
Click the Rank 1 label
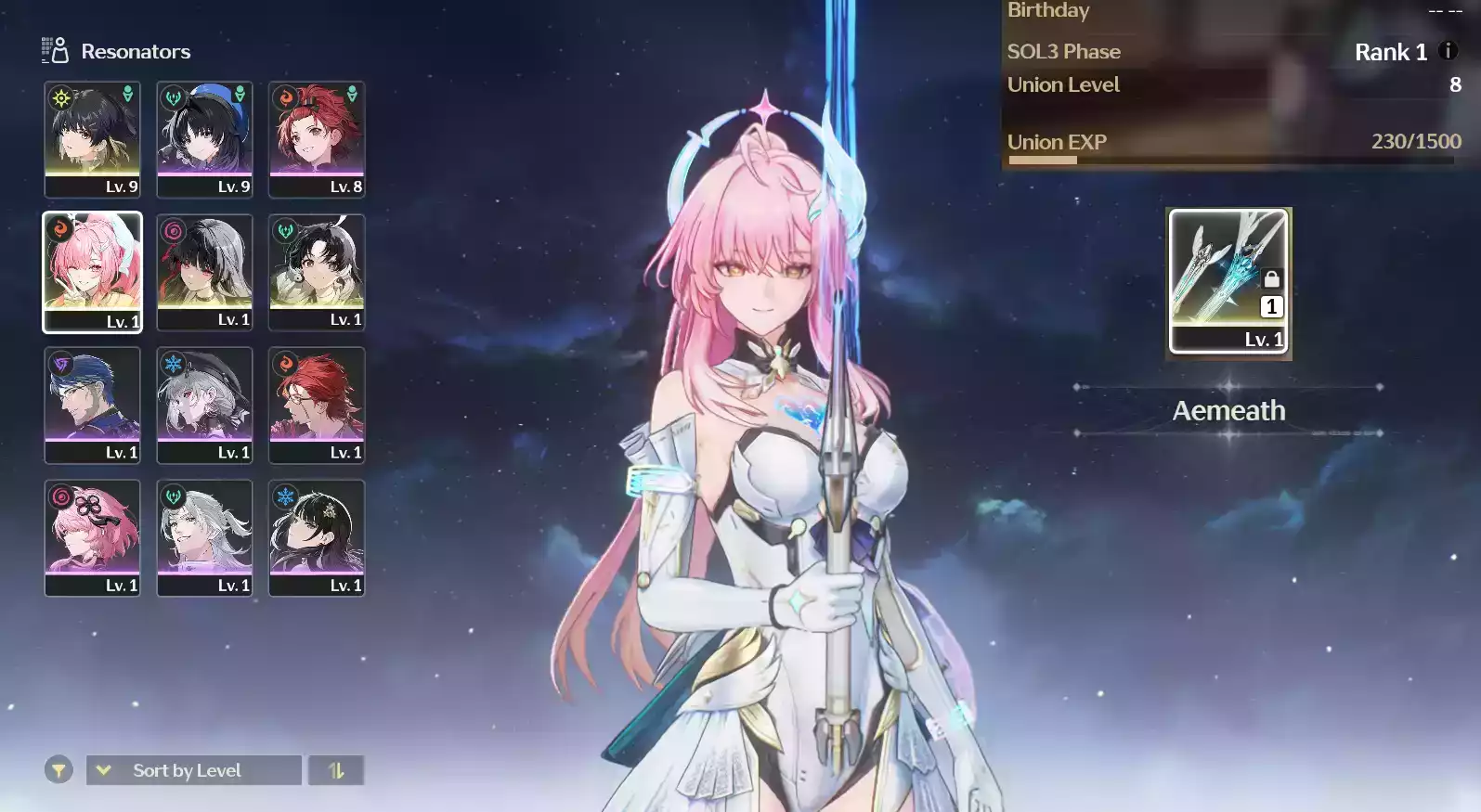pos(1390,52)
